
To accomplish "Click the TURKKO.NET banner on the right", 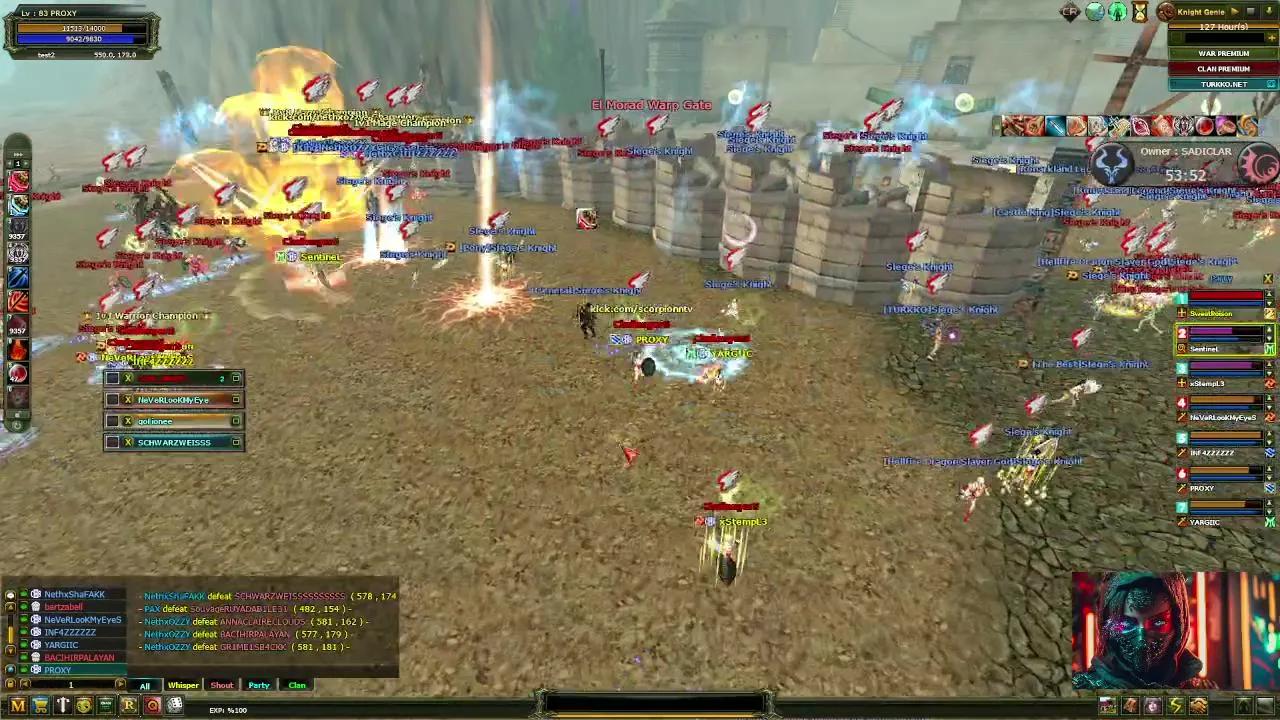I will pos(1222,84).
